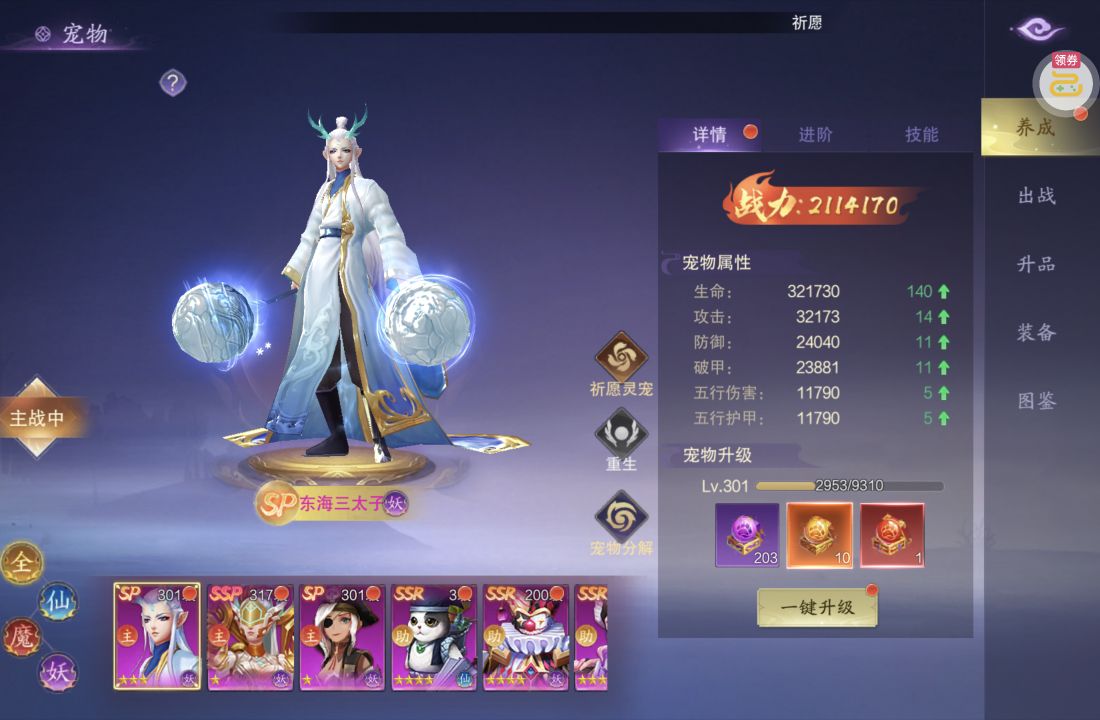Select the SSR panda pet card
The width and height of the screenshot is (1100, 720).
click(433, 636)
